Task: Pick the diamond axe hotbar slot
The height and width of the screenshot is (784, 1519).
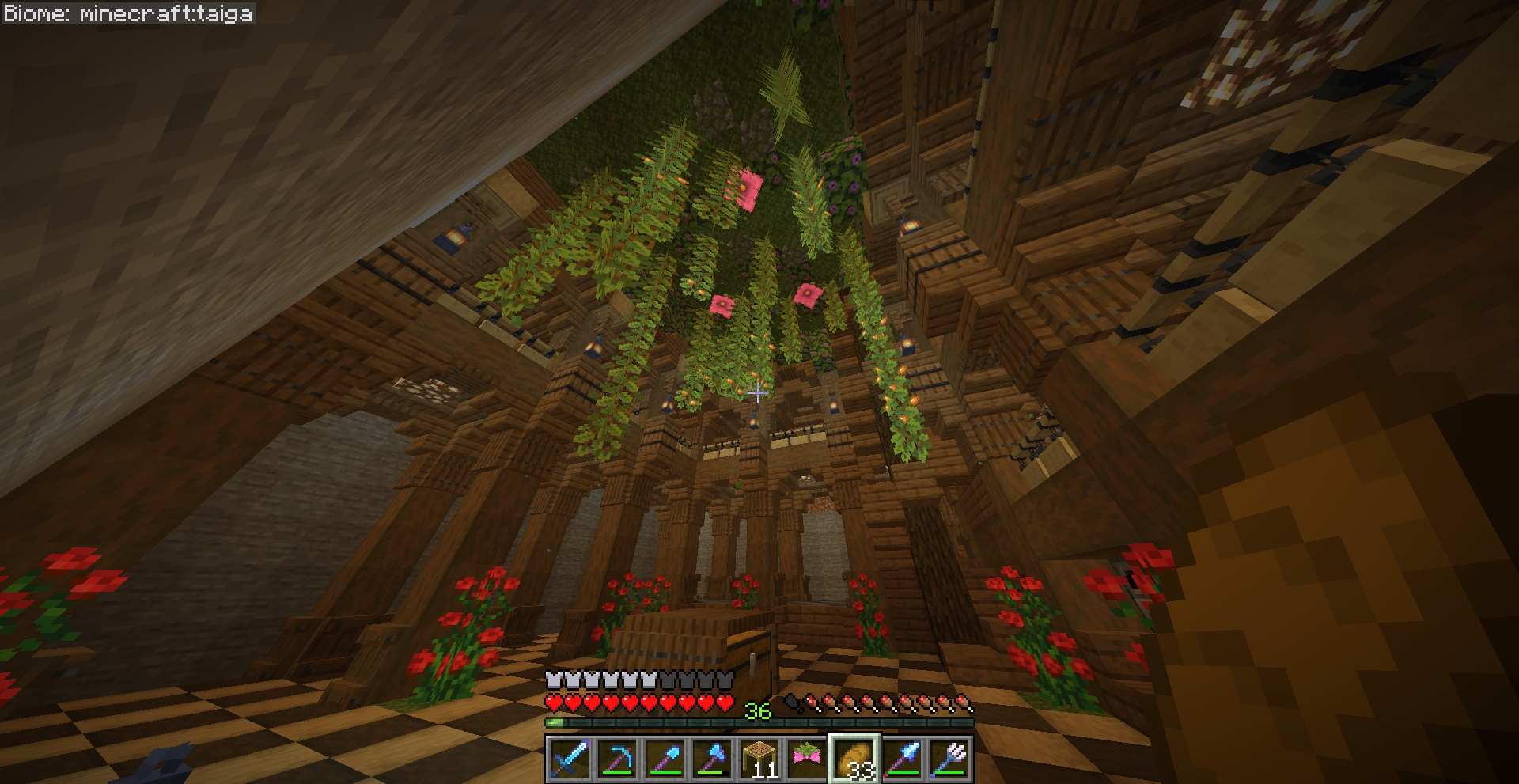Action: point(711,759)
